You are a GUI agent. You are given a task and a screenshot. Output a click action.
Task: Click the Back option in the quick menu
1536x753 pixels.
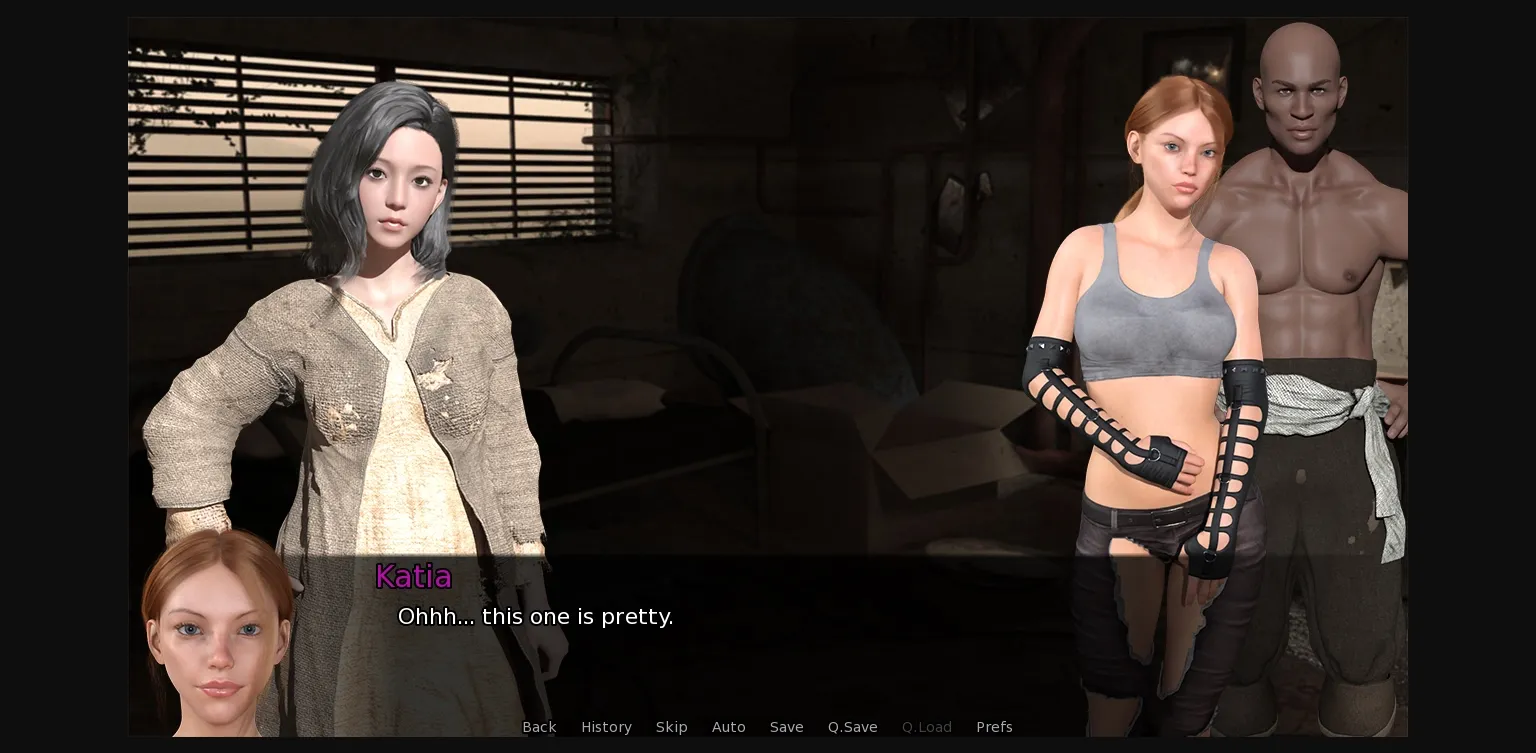539,727
